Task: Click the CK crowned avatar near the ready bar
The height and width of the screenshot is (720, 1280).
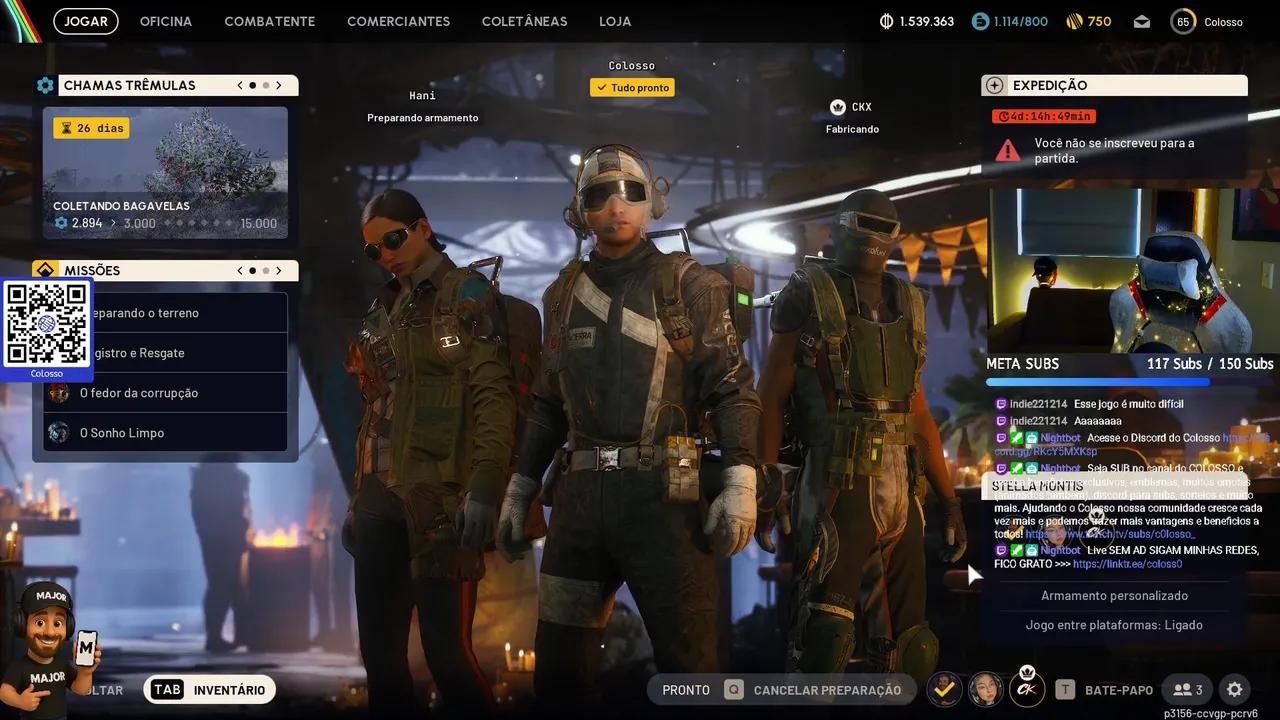Action: point(1026,689)
